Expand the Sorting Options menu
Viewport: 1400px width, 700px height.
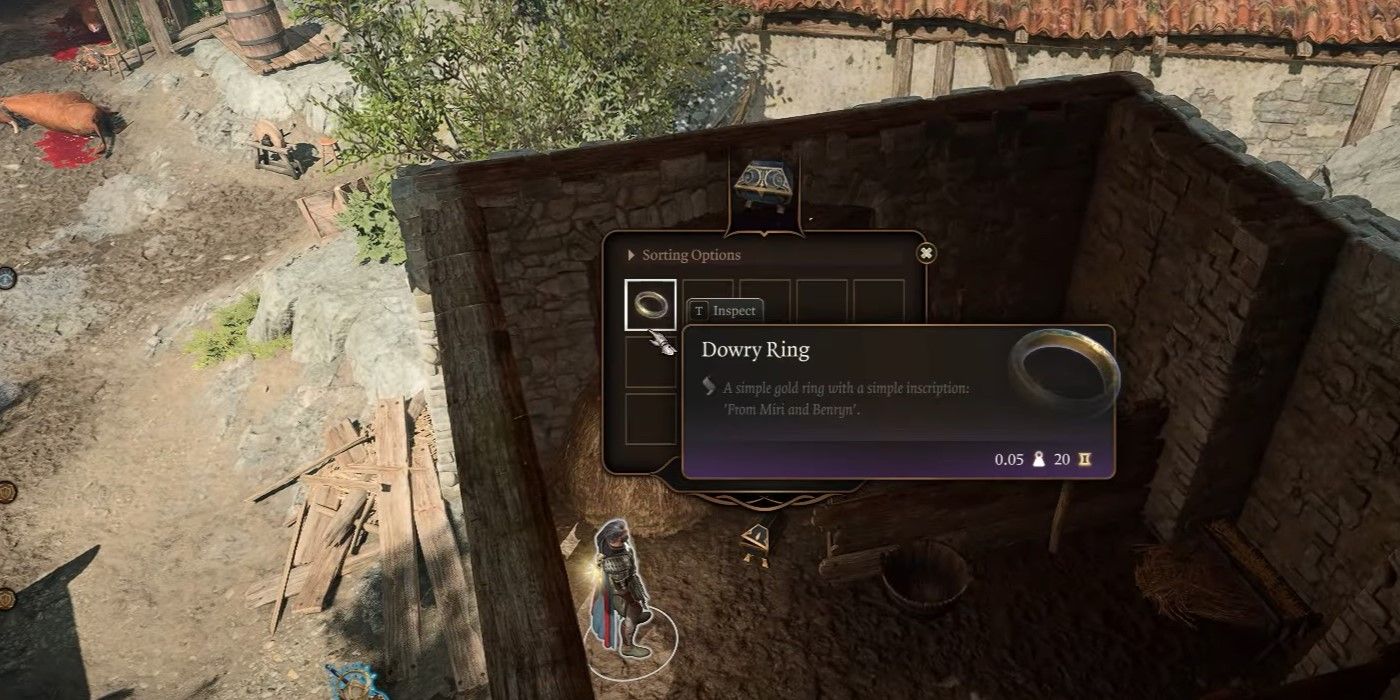[x=684, y=255]
